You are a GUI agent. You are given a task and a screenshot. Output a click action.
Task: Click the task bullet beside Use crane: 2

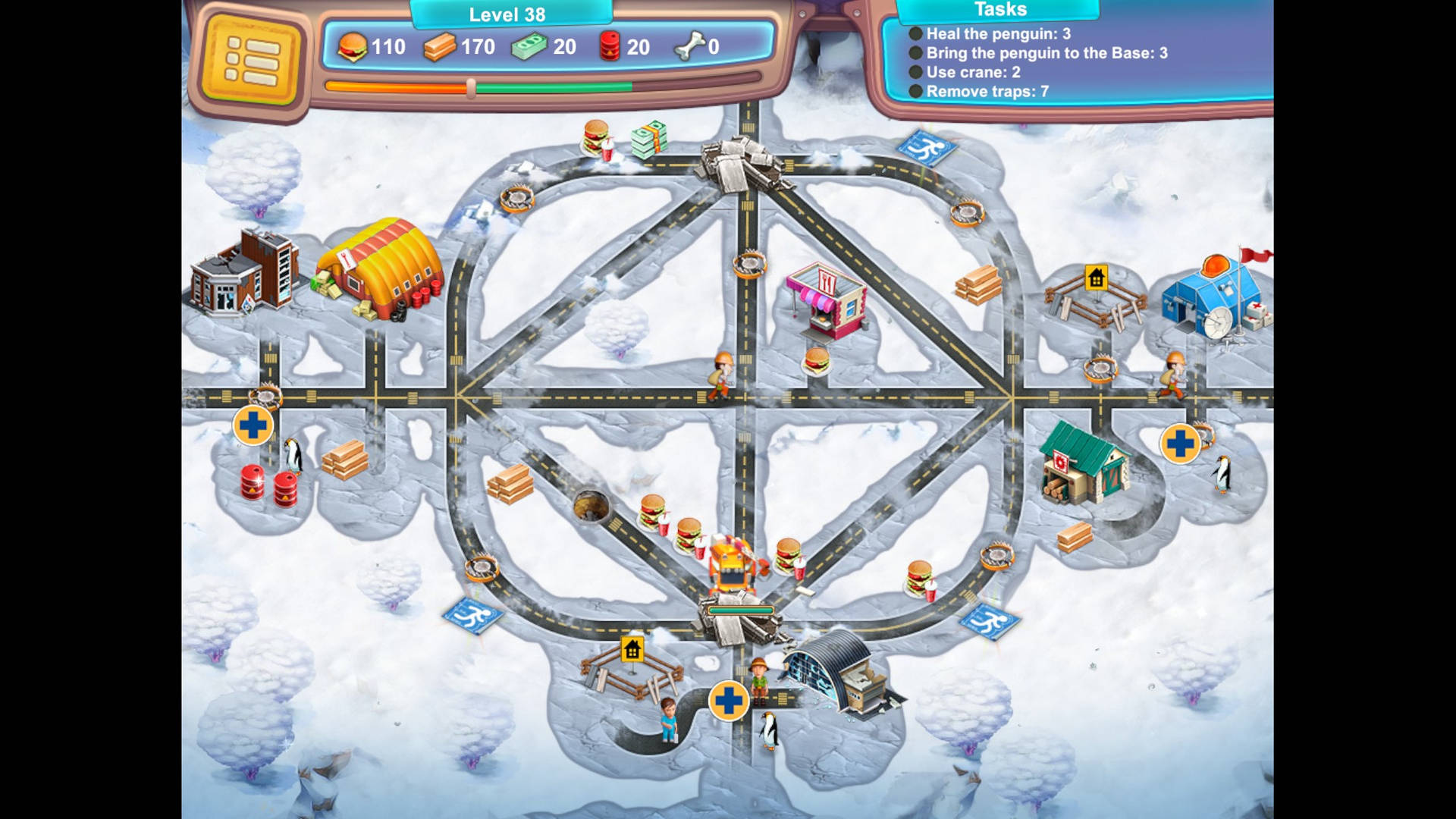coord(916,73)
